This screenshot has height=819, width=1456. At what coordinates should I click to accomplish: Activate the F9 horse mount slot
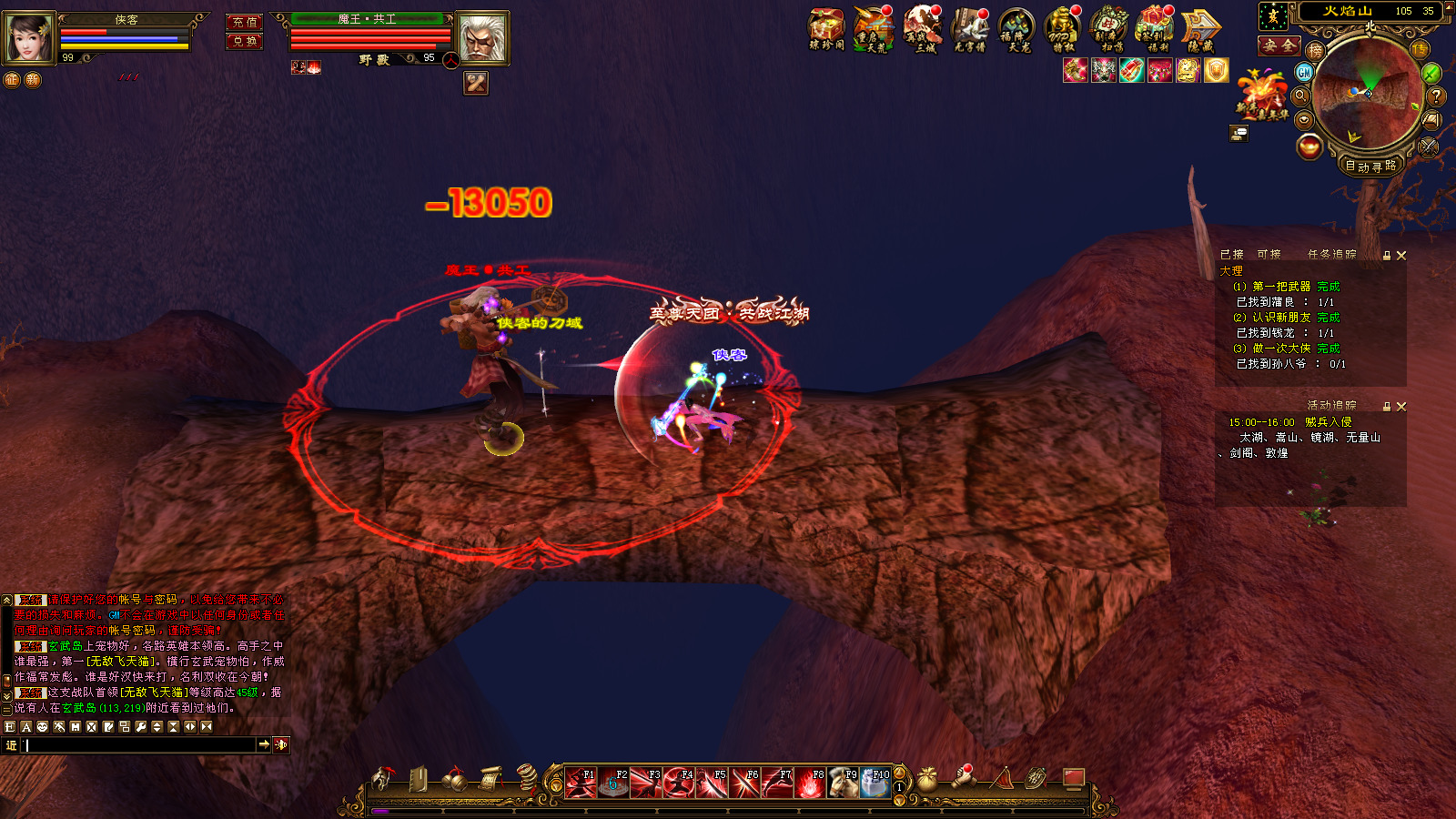point(843,783)
